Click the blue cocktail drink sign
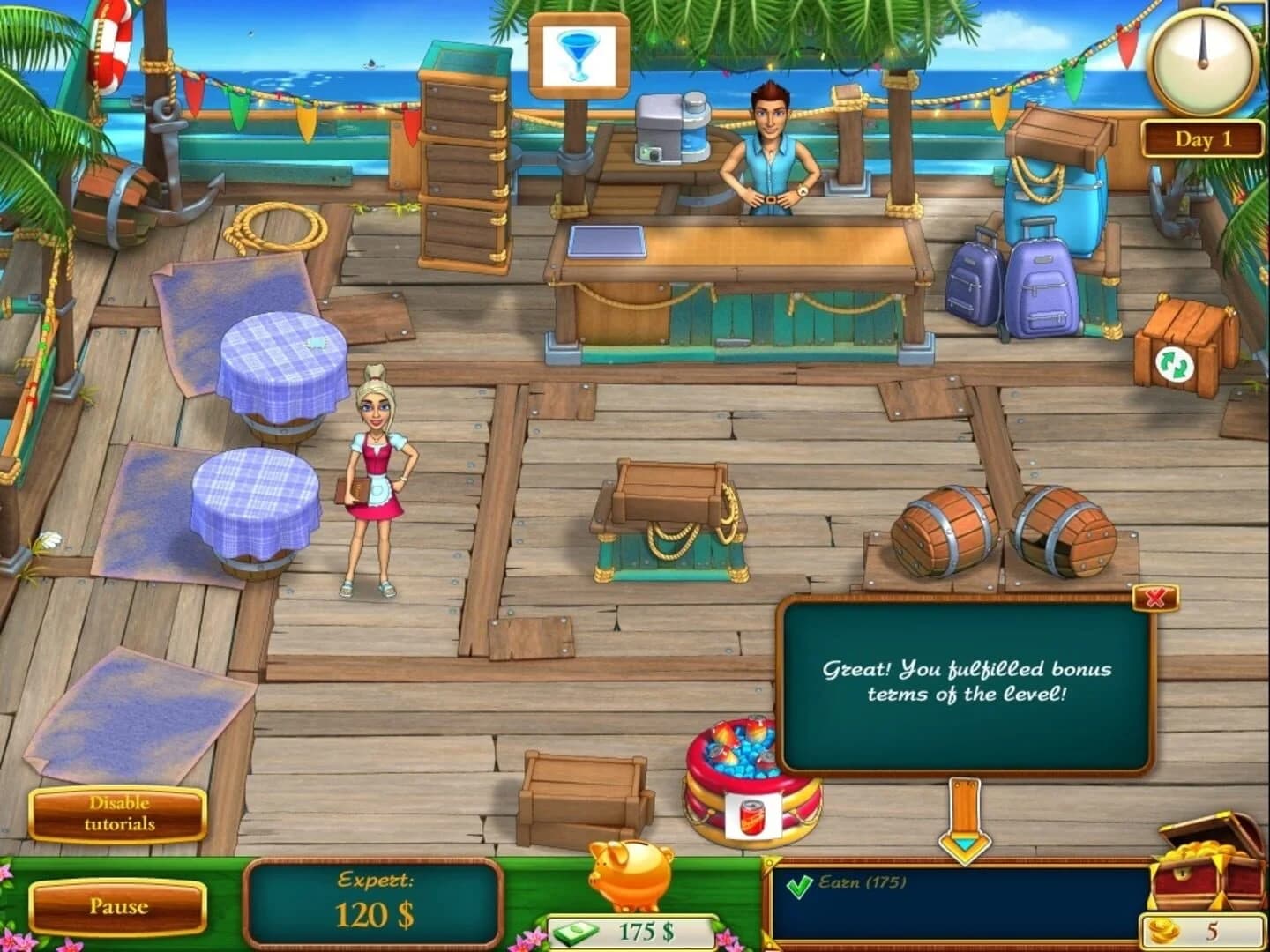The width and height of the screenshot is (1270, 952). [x=578, y=53]
